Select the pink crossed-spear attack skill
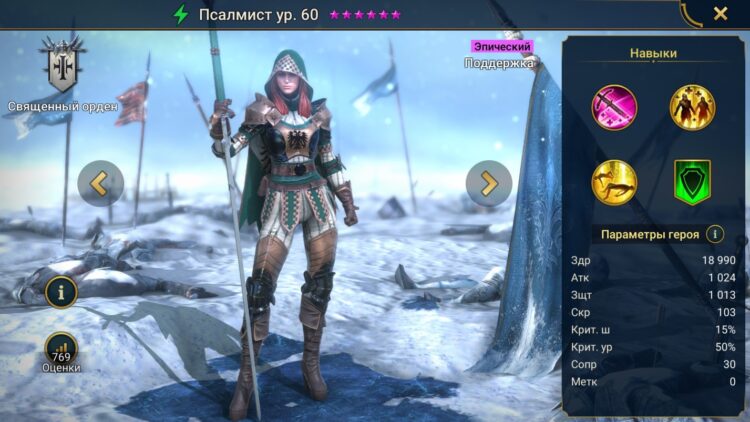750x422 pixels. [614, 107]
